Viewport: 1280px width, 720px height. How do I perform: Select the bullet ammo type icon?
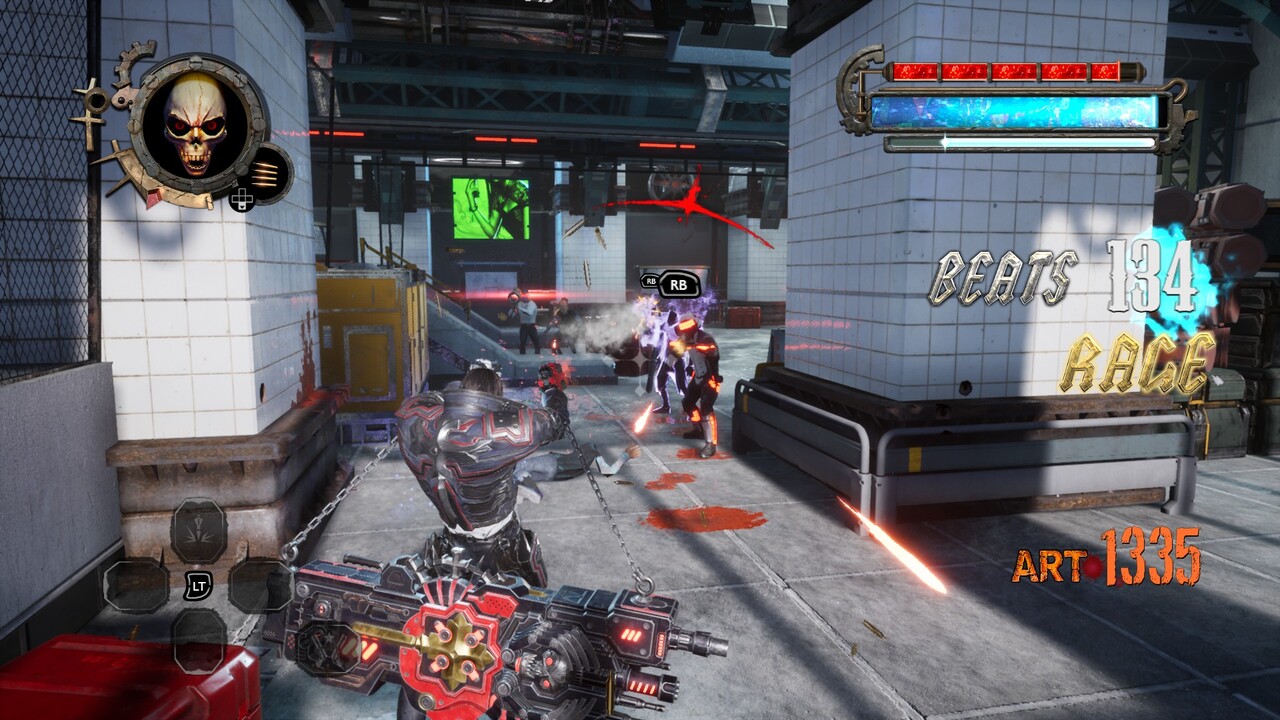click(x=266, y=172)
